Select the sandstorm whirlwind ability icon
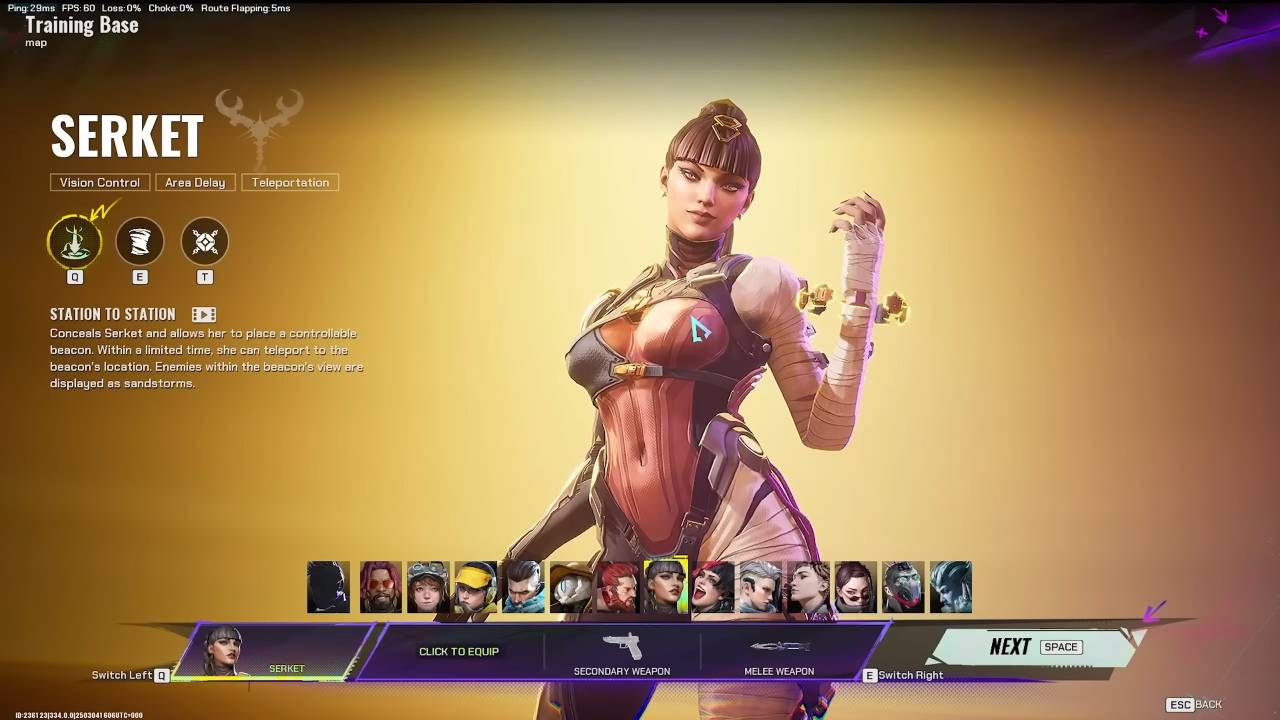 pyautogui.click(x=140, y=242)
